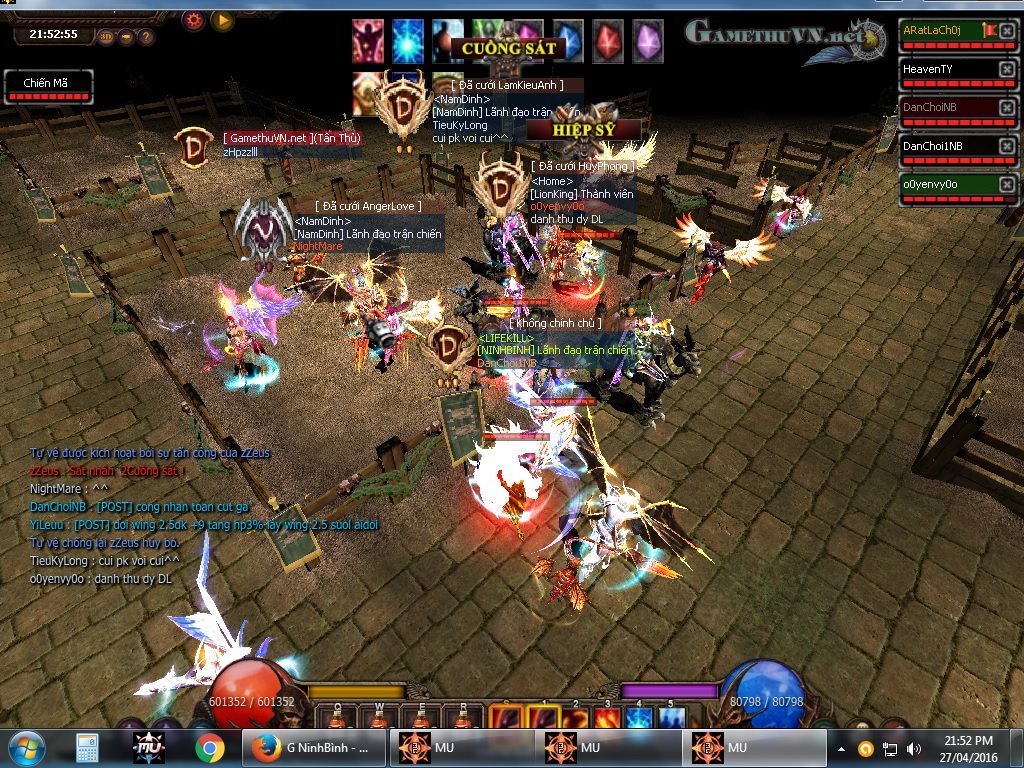Image resolution: width=1024 pixels, height=768 pixels.
Task: Open the question mark help button
Action: [146, 38]
